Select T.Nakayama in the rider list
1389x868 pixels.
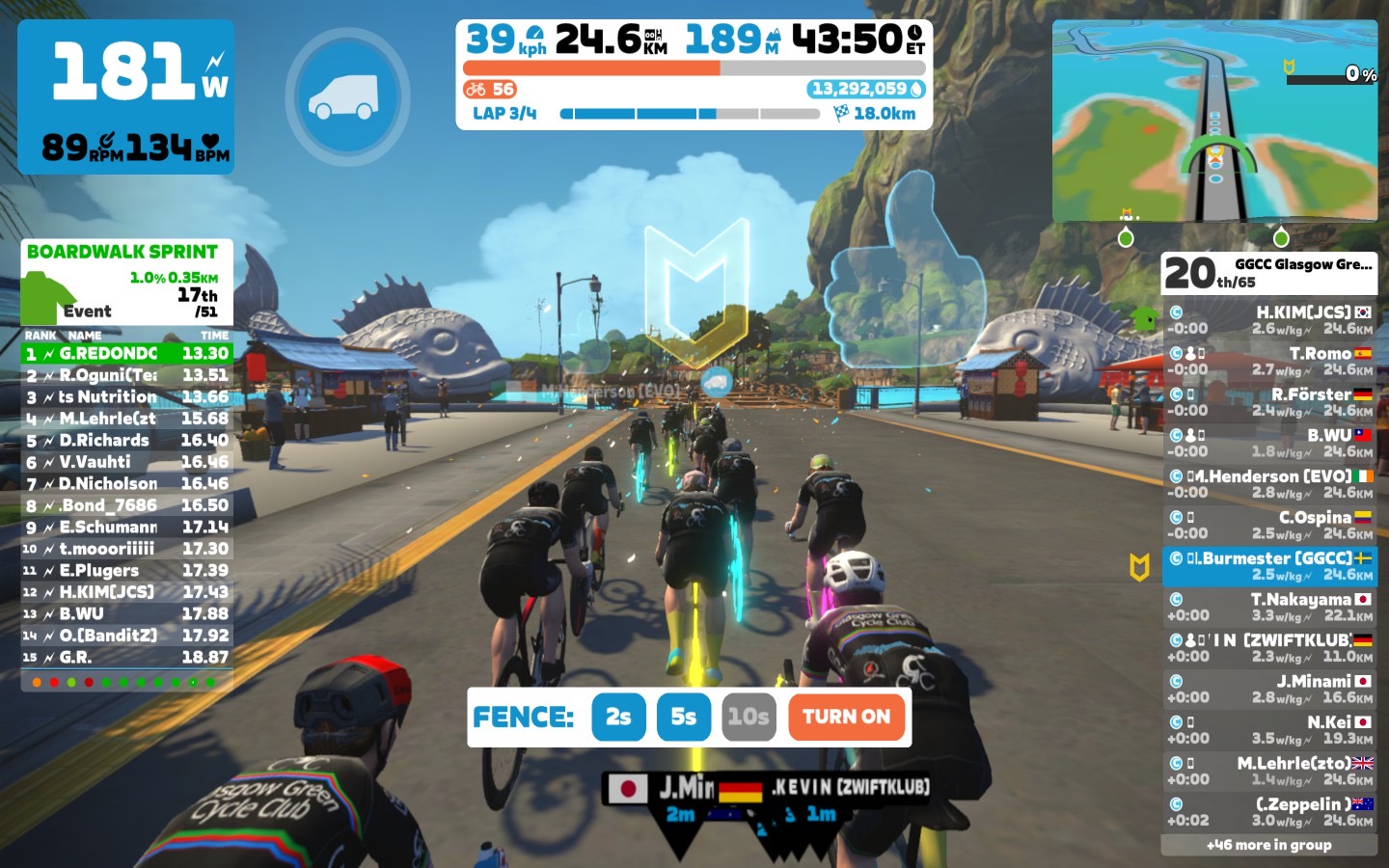[x=1269, y=607]
